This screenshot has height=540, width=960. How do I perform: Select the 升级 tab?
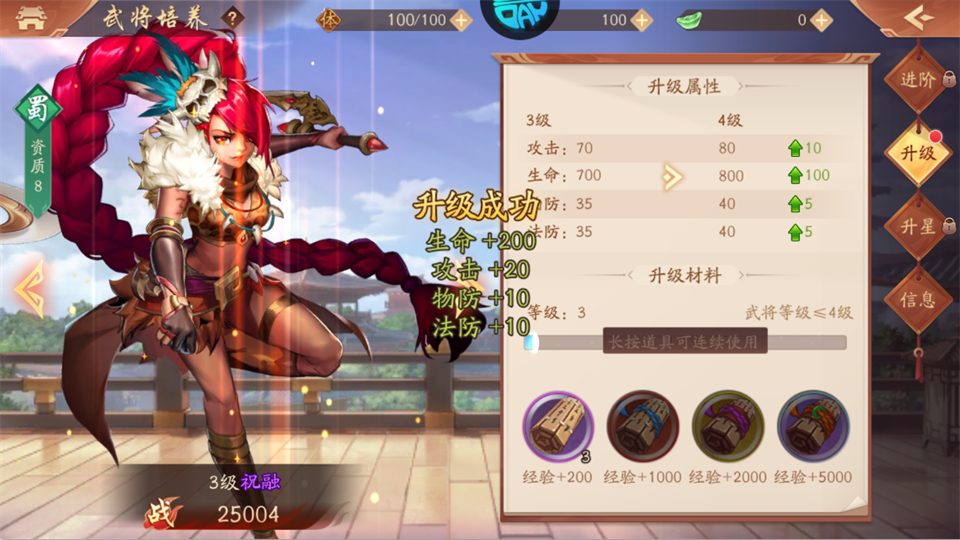pyautogui.click(x=917, y=153)
